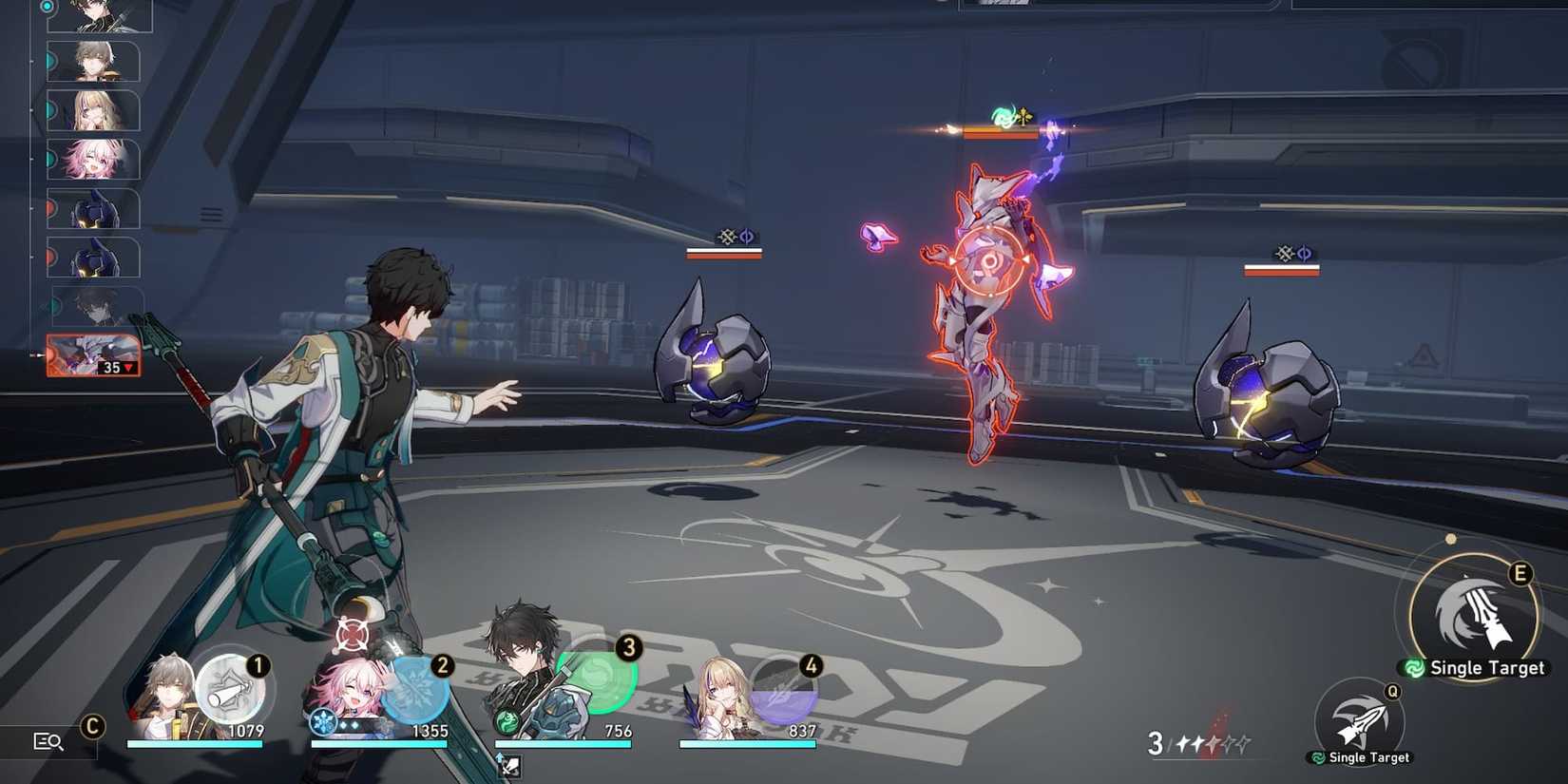Open the enemy details magnifier icon labeled C
This screenshot has height=784, width=1568.
(x=48, y=740)
